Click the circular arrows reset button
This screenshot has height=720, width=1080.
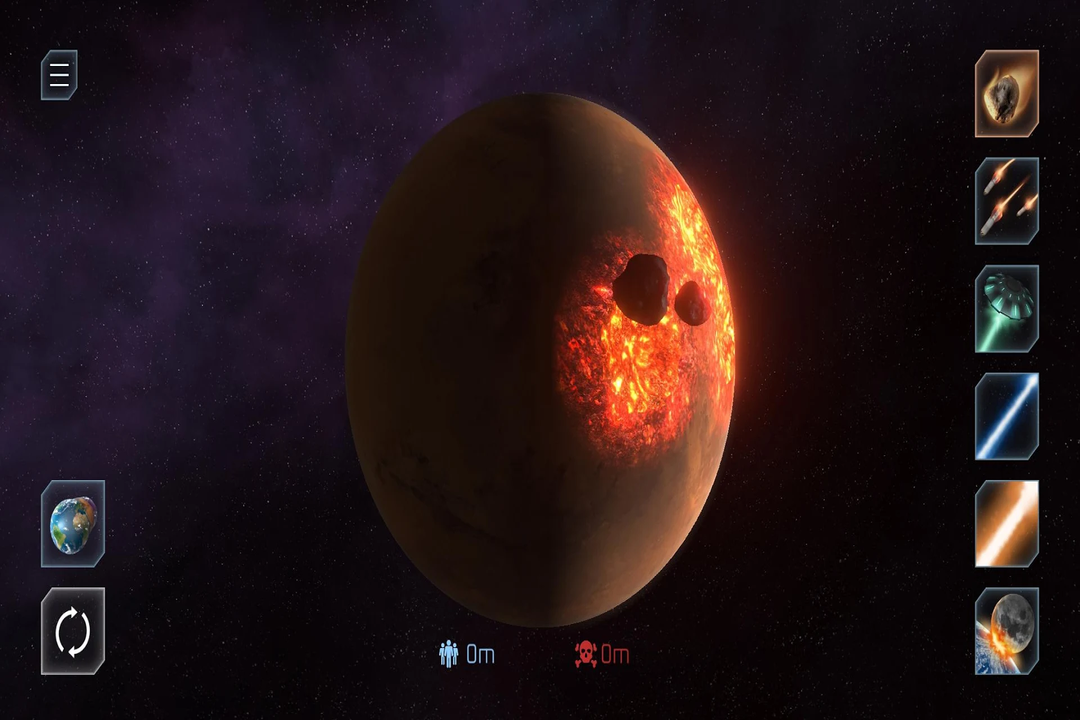tap(73, 631)
